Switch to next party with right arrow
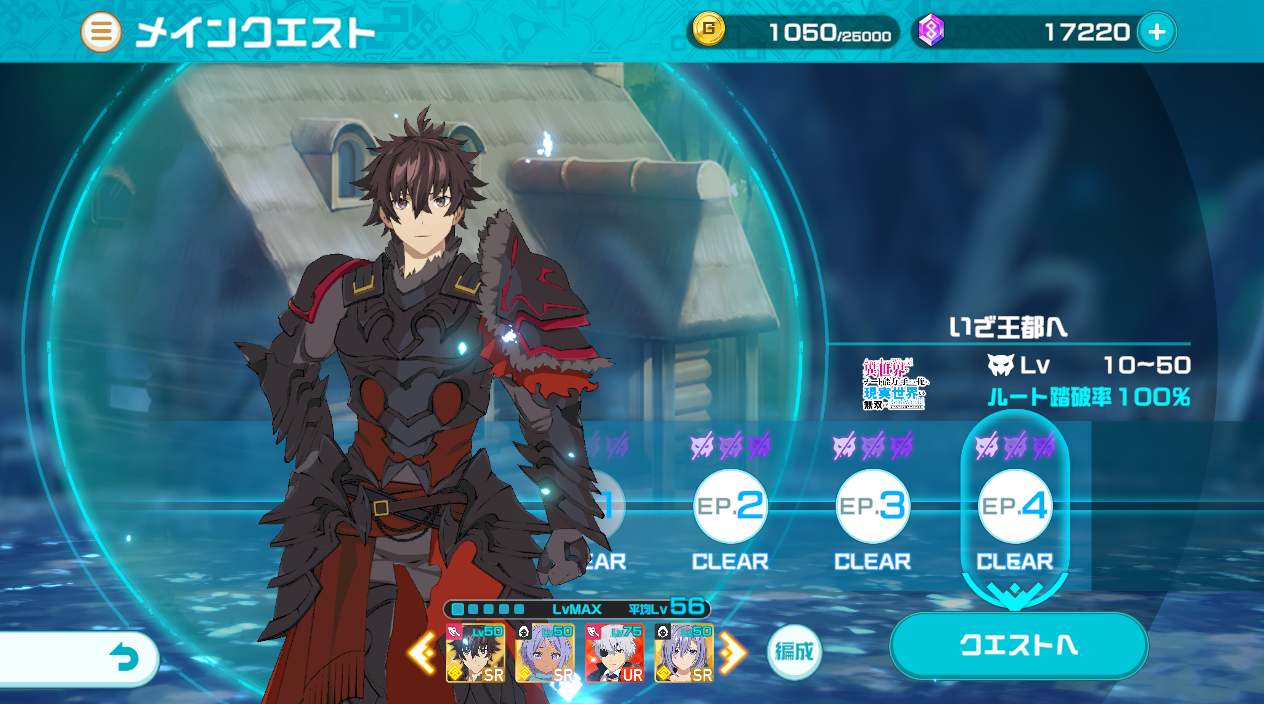The image size is (1264, 704). pyautogui.click(x=733, y=653)
